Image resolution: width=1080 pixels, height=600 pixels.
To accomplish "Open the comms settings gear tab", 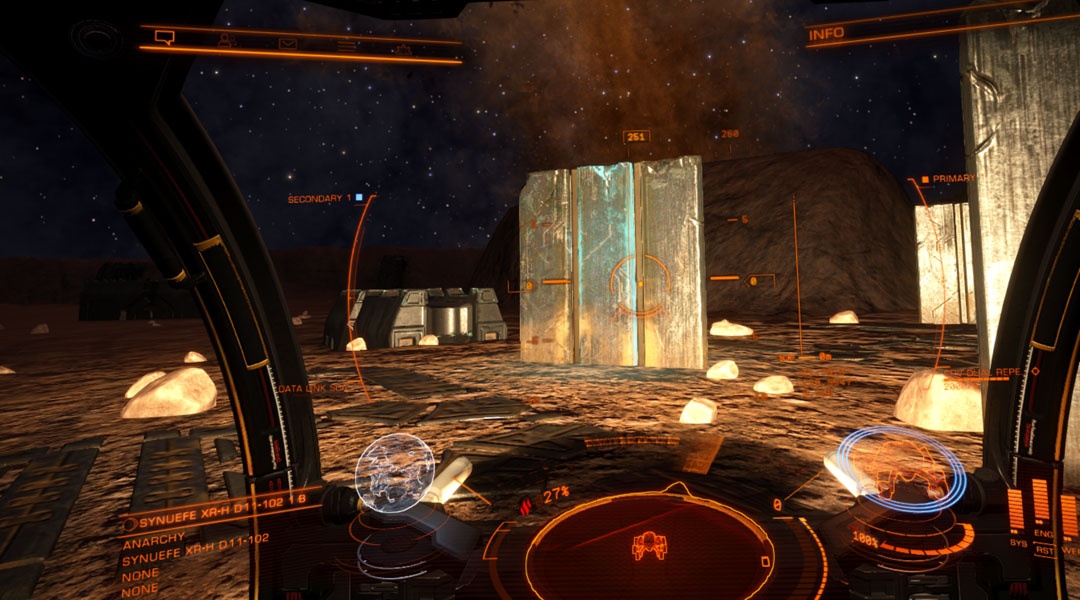I will pyautogui.click(x=402, y=48).
